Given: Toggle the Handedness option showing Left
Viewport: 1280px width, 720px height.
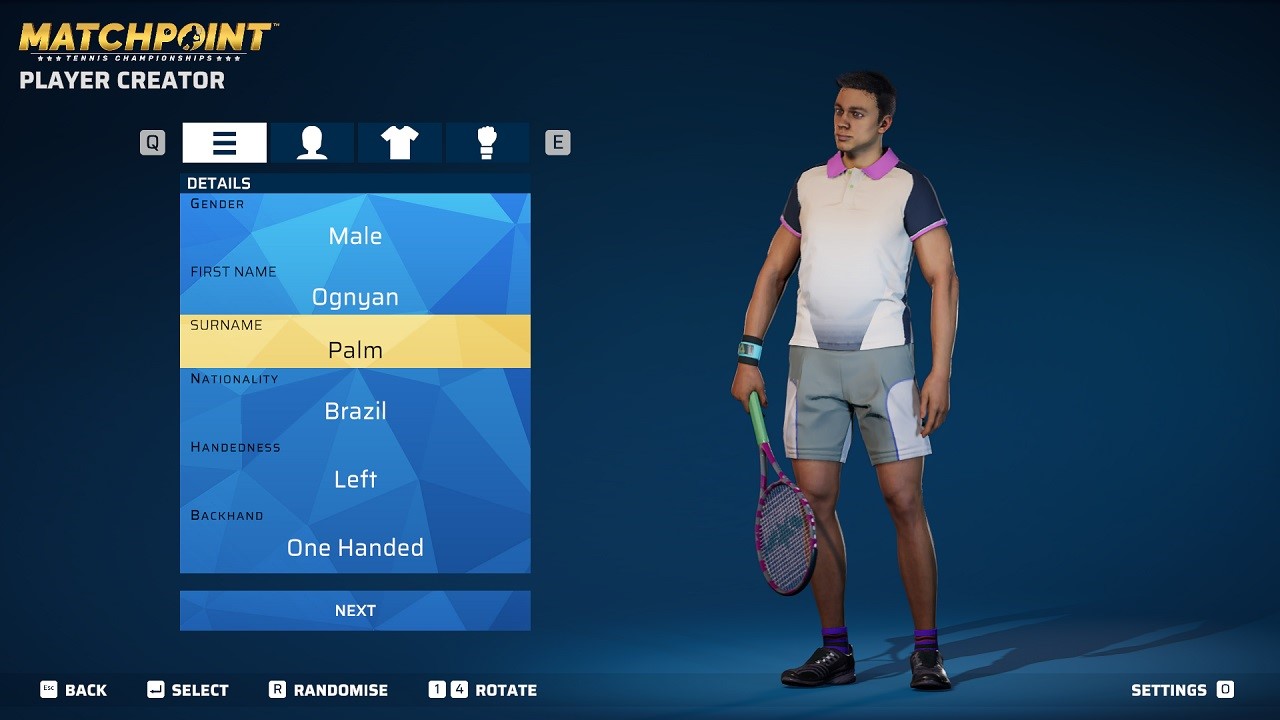Looking at the screenshot, I should tap(355, 479).
